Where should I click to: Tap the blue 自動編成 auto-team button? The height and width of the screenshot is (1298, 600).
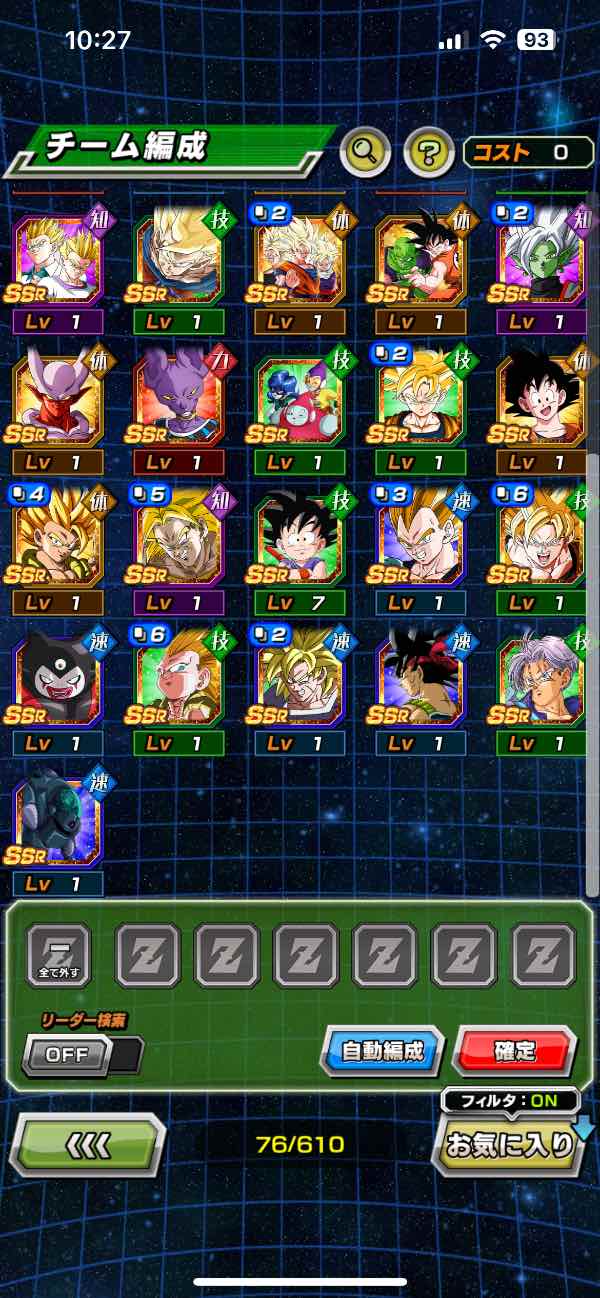coord(382,1051)
